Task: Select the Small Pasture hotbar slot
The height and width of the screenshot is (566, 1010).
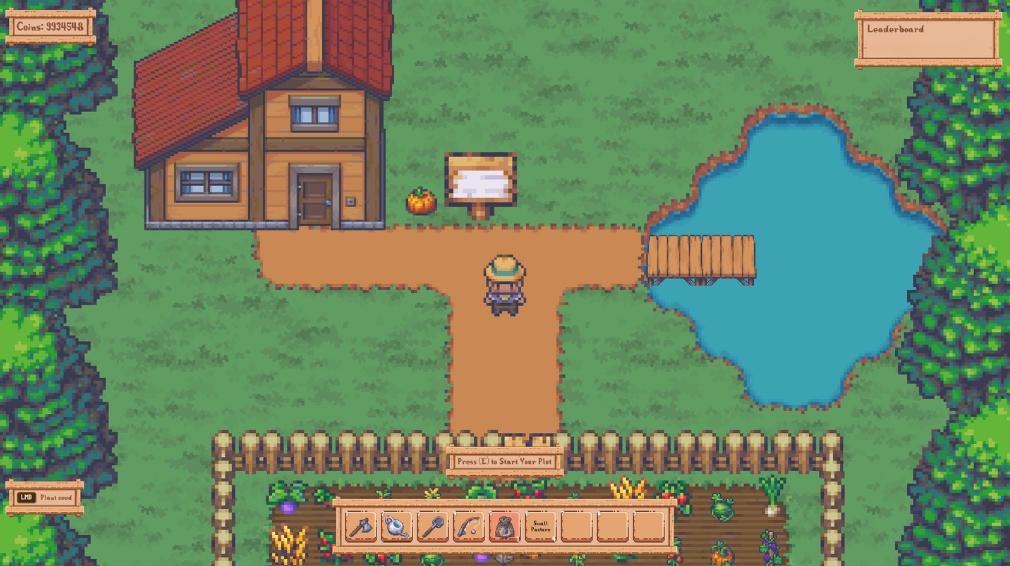Action: click(x=541, y=526)
